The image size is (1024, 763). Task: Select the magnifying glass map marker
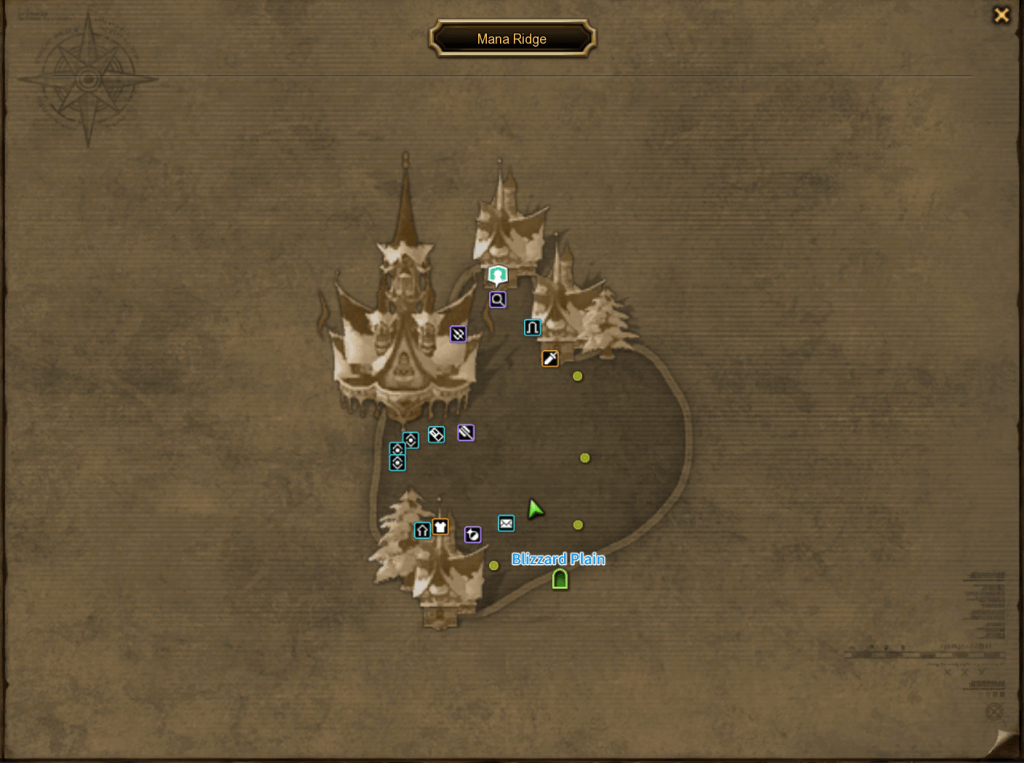[x=497, y=299]
